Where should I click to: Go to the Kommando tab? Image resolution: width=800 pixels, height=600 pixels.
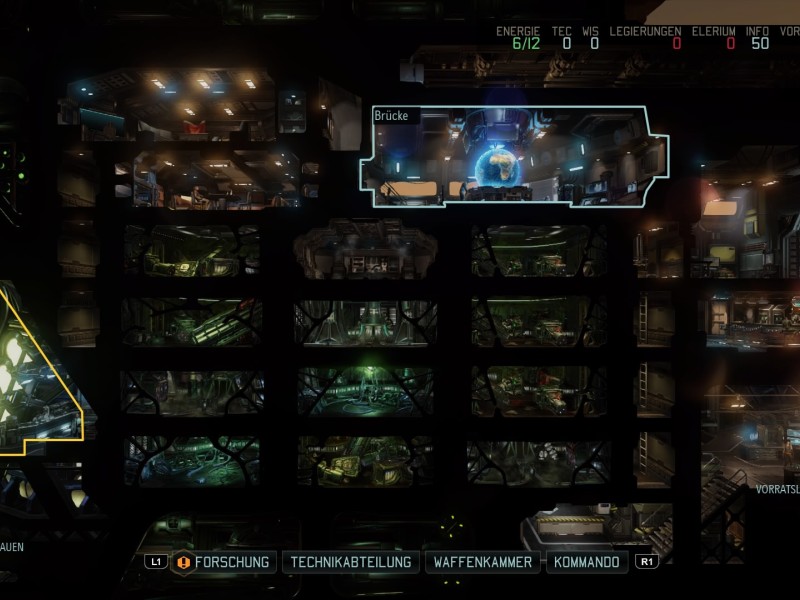pos(588,562)
